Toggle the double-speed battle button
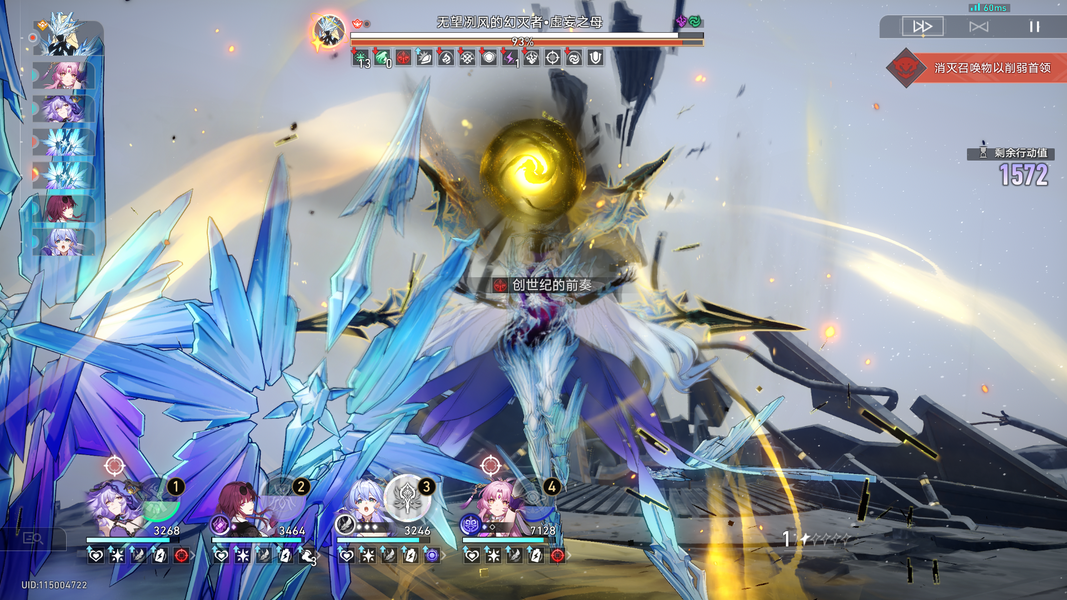 point(922,27)
